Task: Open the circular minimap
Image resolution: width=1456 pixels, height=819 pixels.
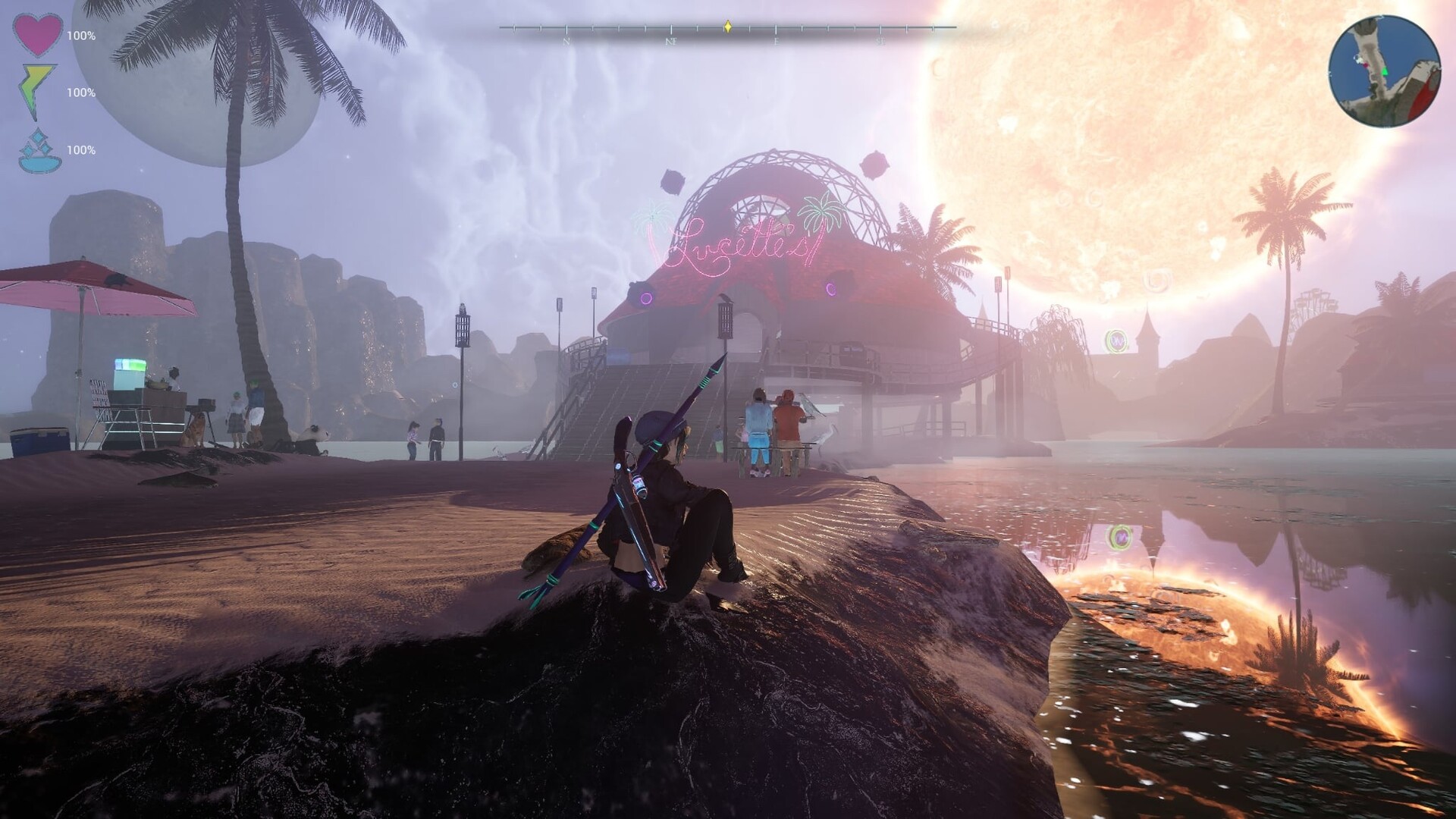Action: point(1384,71)
